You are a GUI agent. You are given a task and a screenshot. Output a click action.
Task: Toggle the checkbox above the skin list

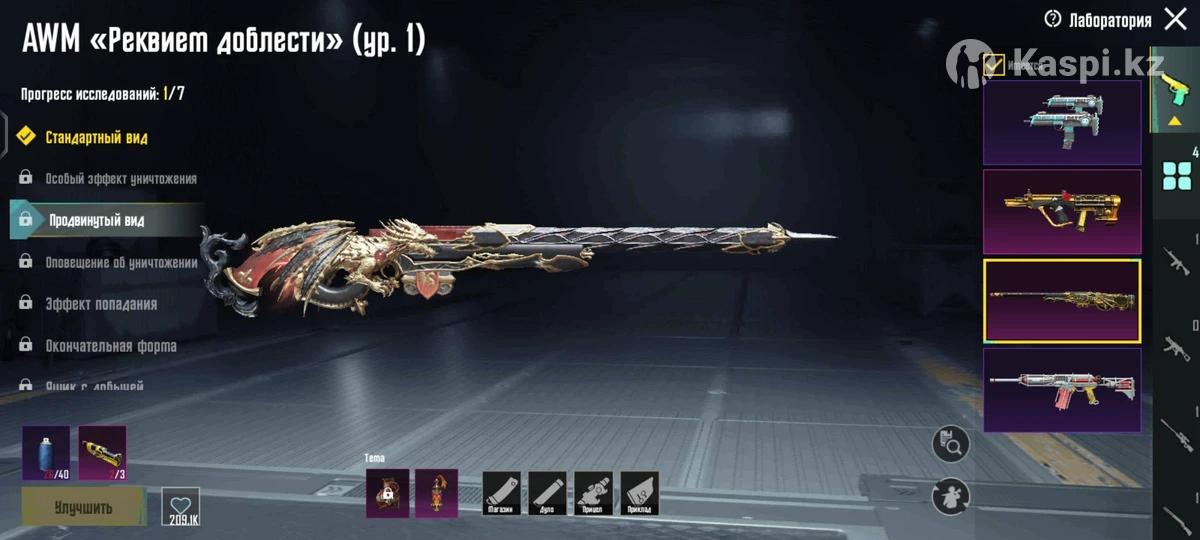point(994,65)
